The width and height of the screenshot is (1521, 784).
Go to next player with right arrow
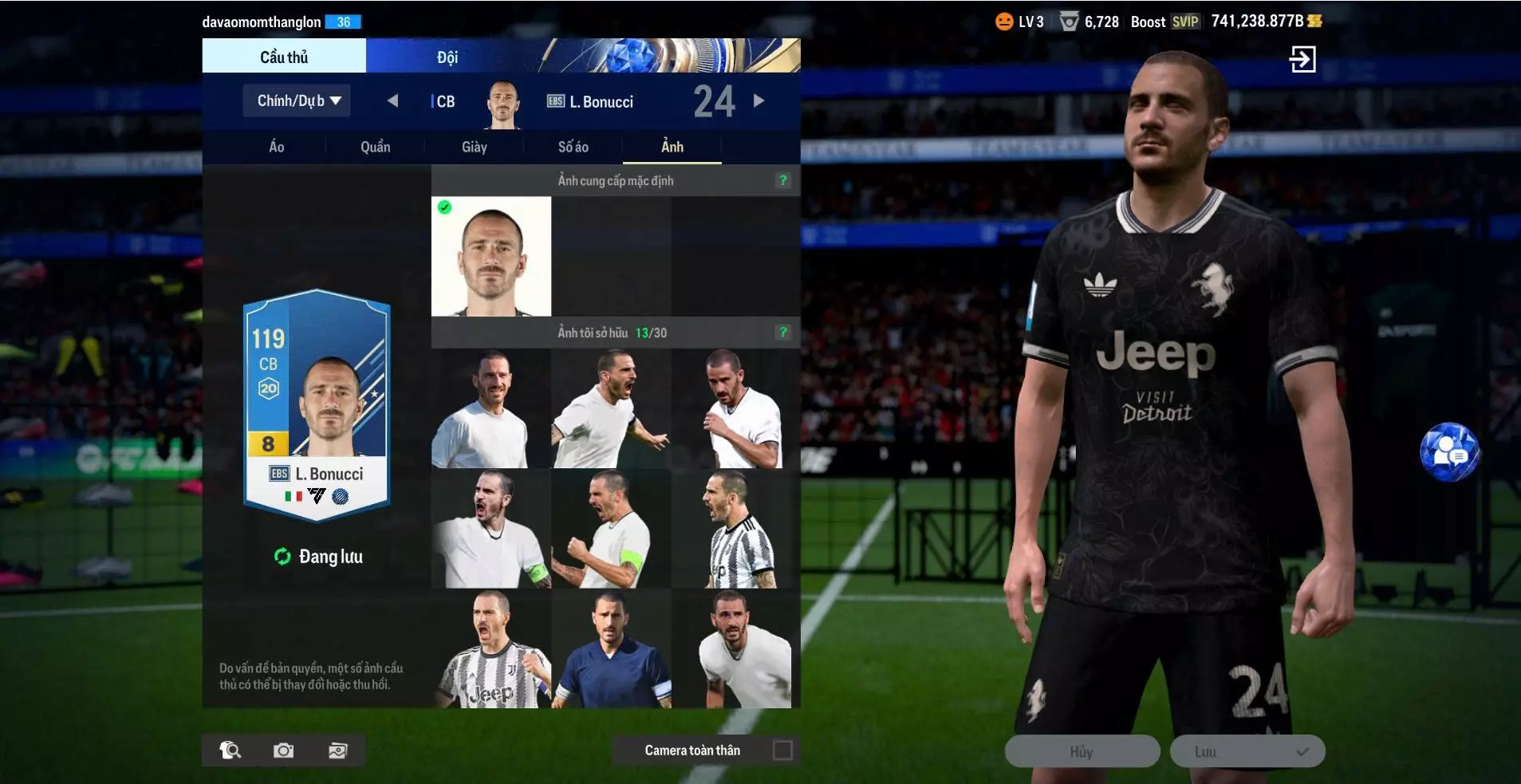point(759,100)
